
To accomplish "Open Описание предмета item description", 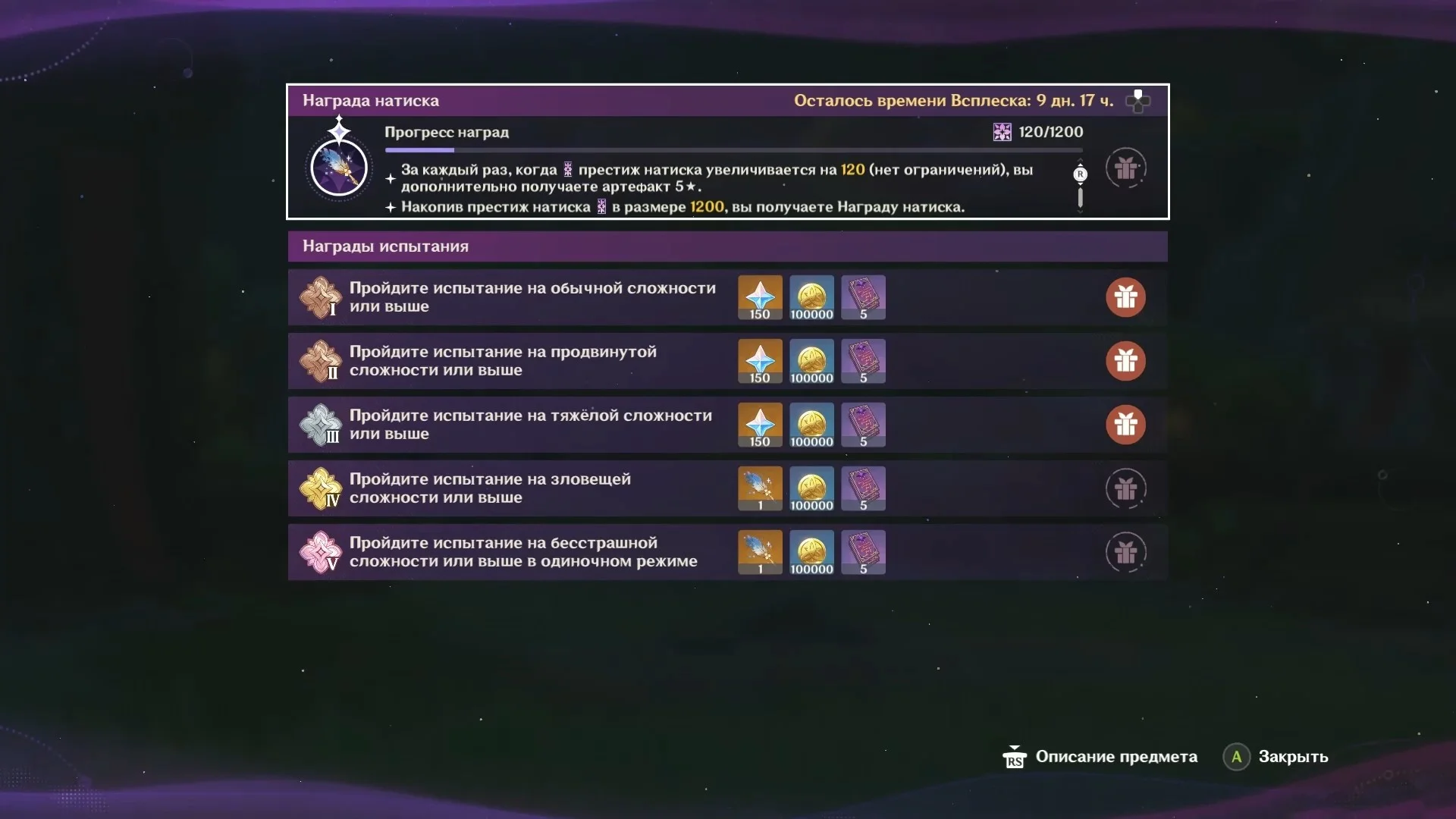I will tap(1101, 757).
